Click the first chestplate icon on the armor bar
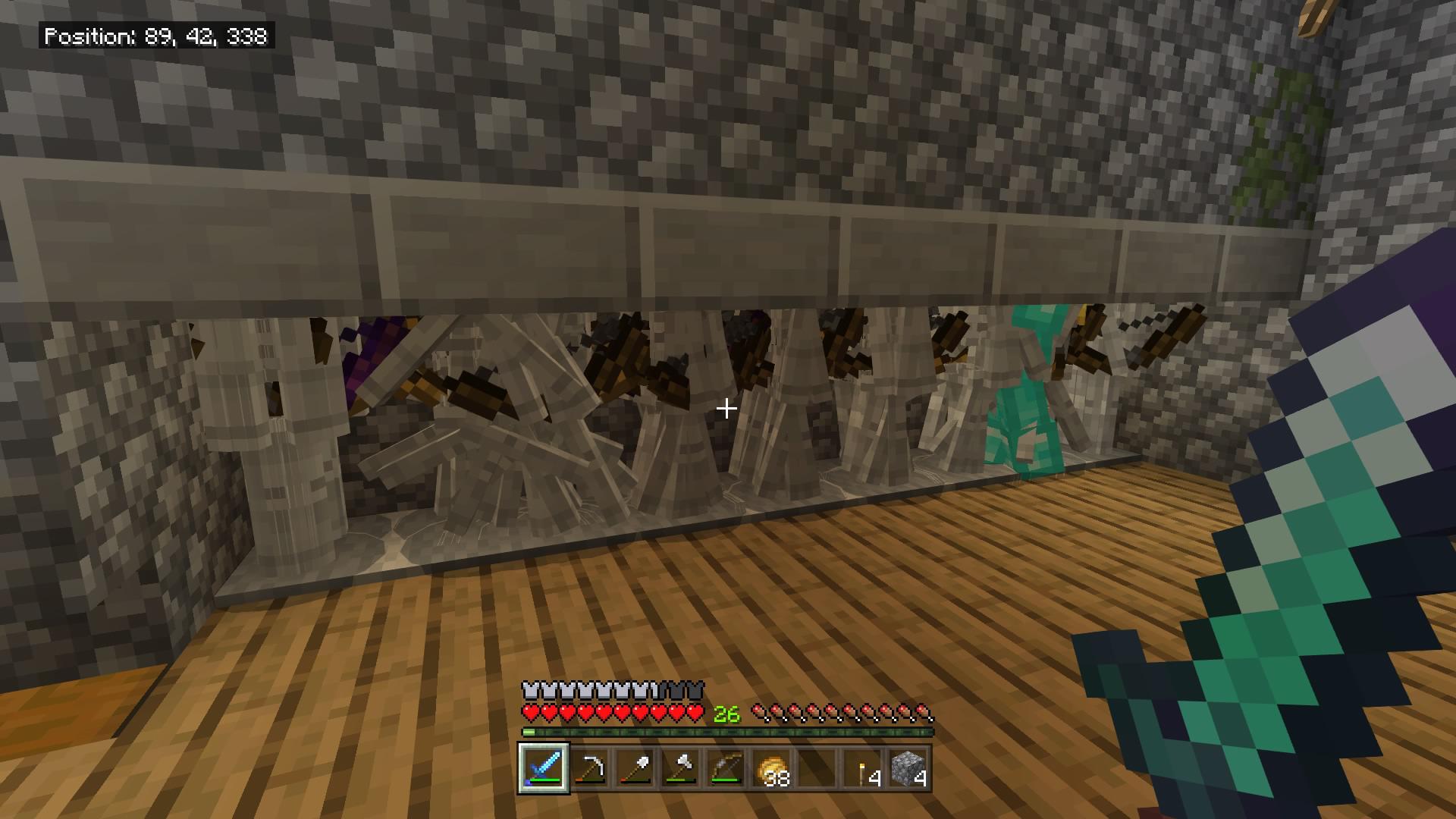Viewport: 1456px width, 819px height. [x=529, y=691]
